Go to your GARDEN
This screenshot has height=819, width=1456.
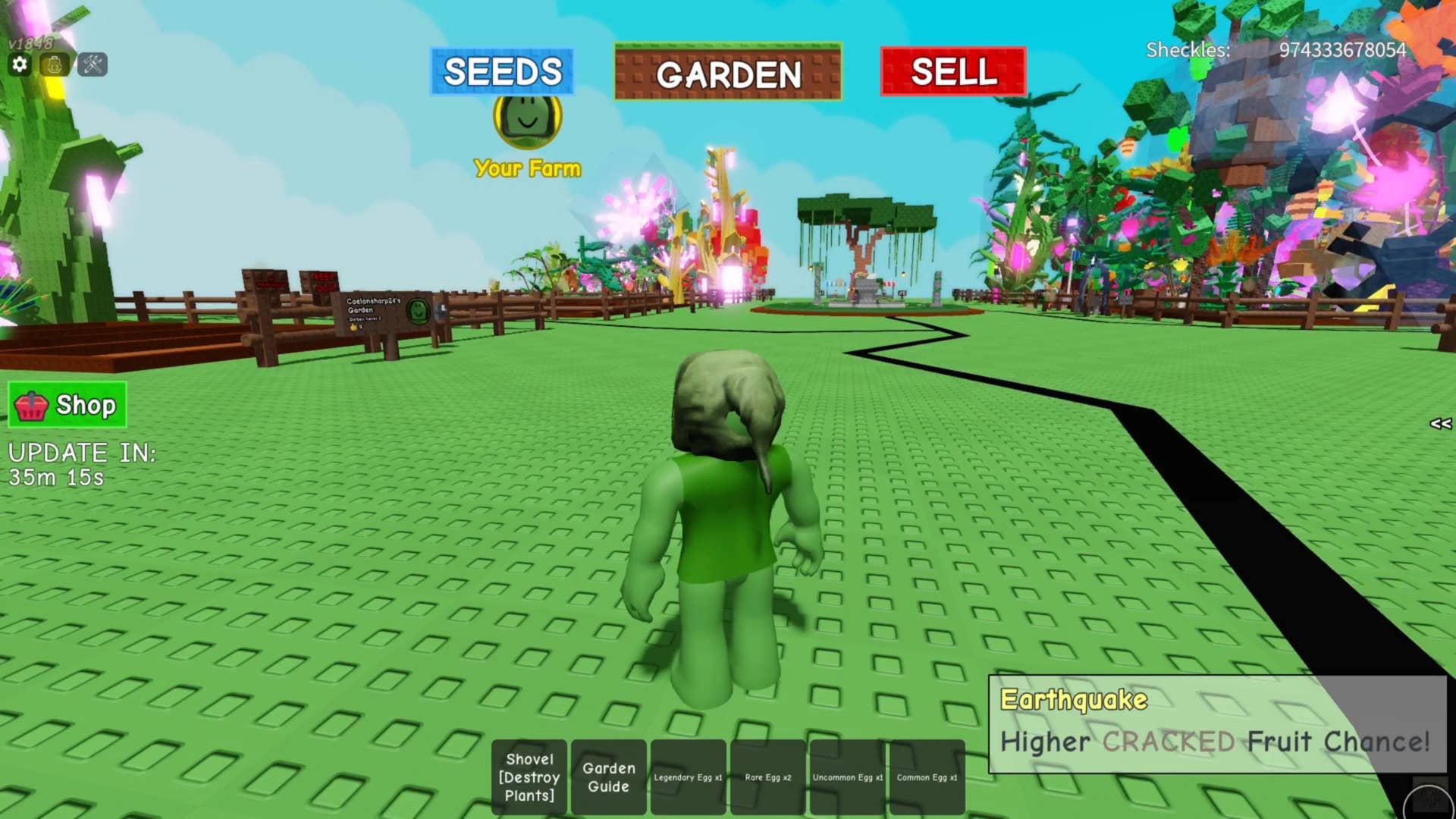[728, 74]
